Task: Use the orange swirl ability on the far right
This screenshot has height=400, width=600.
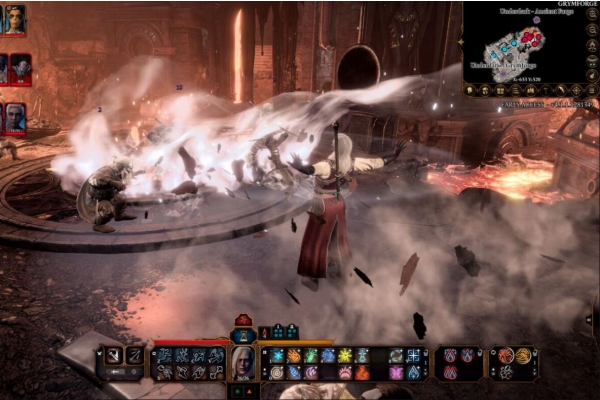Action: point(524,355)
